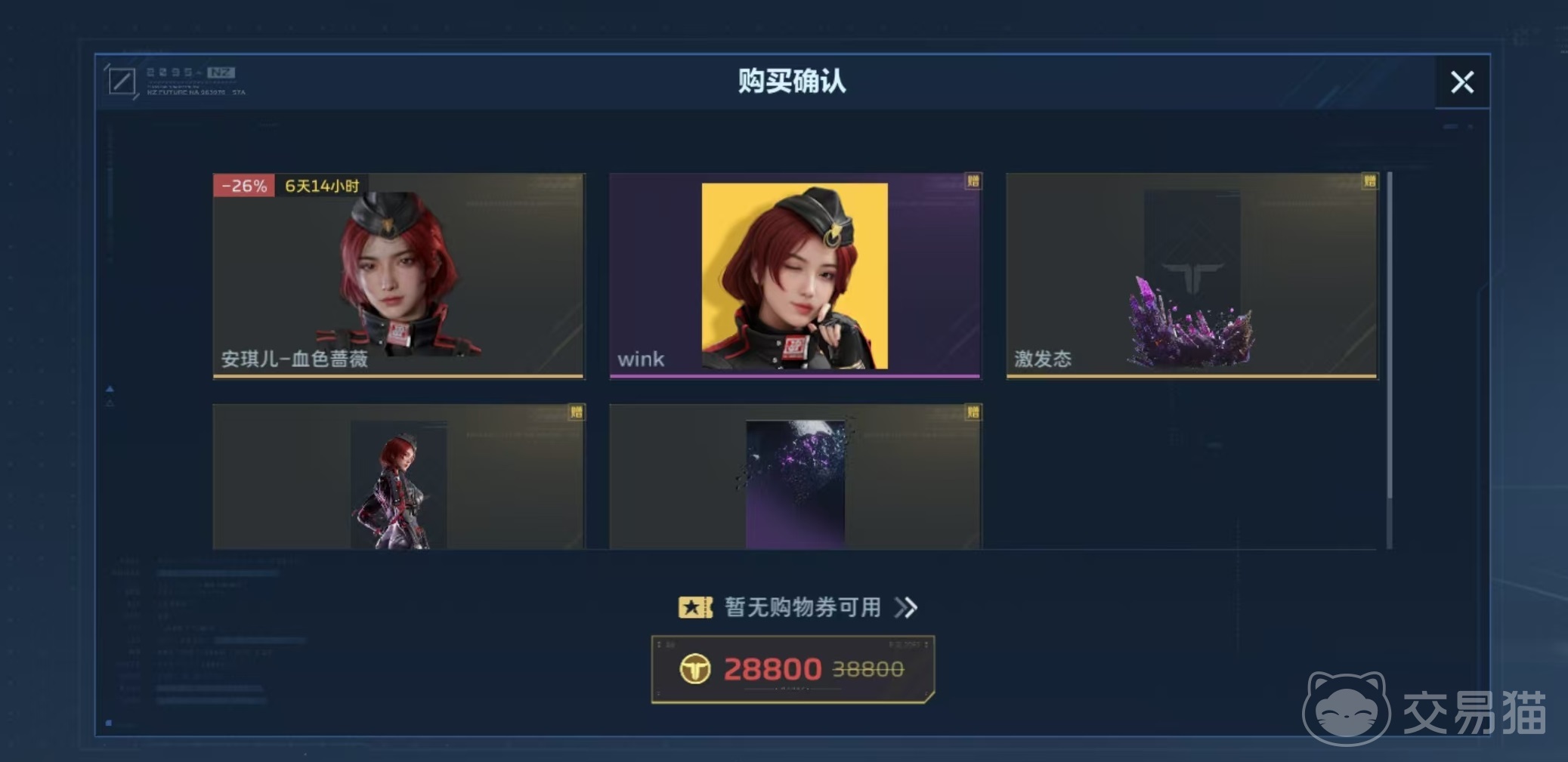This screenshot has width=1568, height=762.
Task: Select the 激发态 purple crystal card
Action: coord(1192,276)
